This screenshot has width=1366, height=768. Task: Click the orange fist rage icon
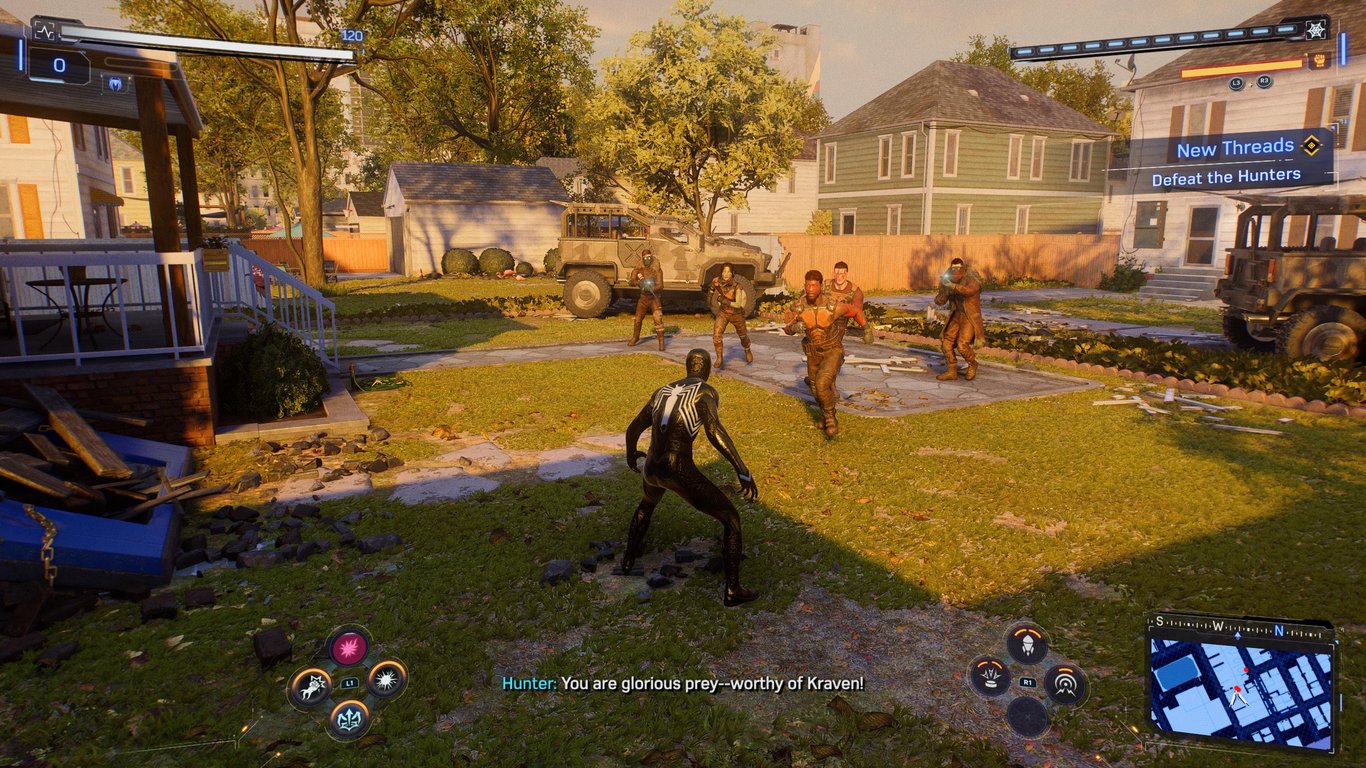pyautogui.click(x=1318, y=61)
